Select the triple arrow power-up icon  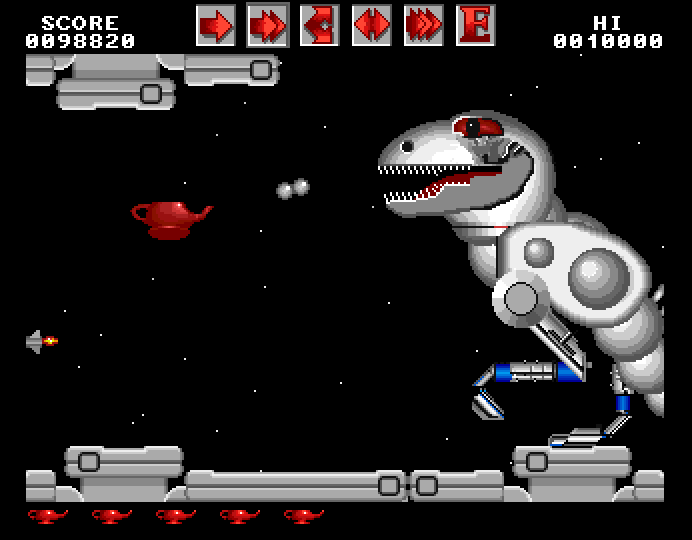coord(424,25)
